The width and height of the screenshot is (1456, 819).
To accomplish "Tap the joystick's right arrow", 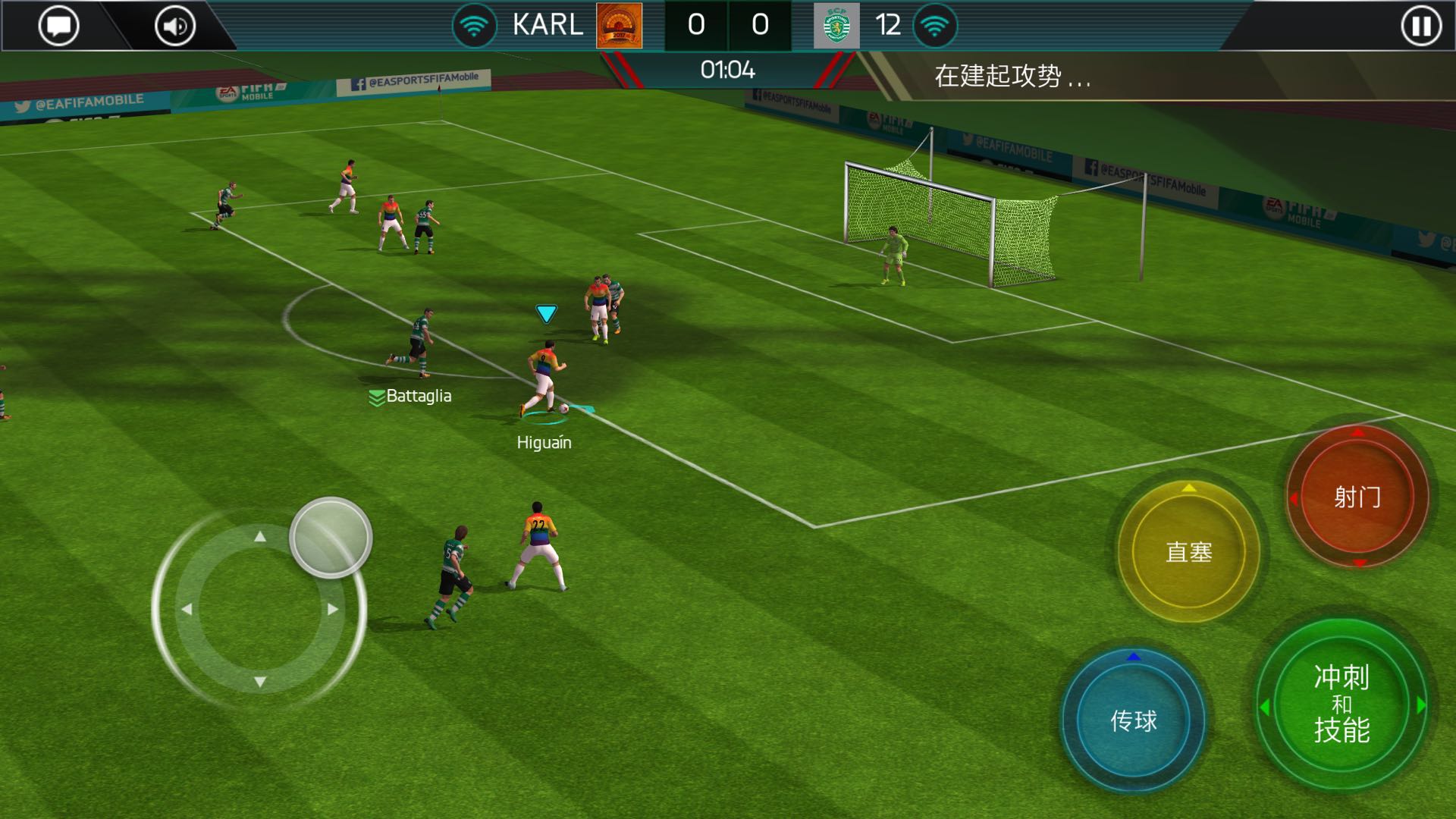I will [333, 609].
